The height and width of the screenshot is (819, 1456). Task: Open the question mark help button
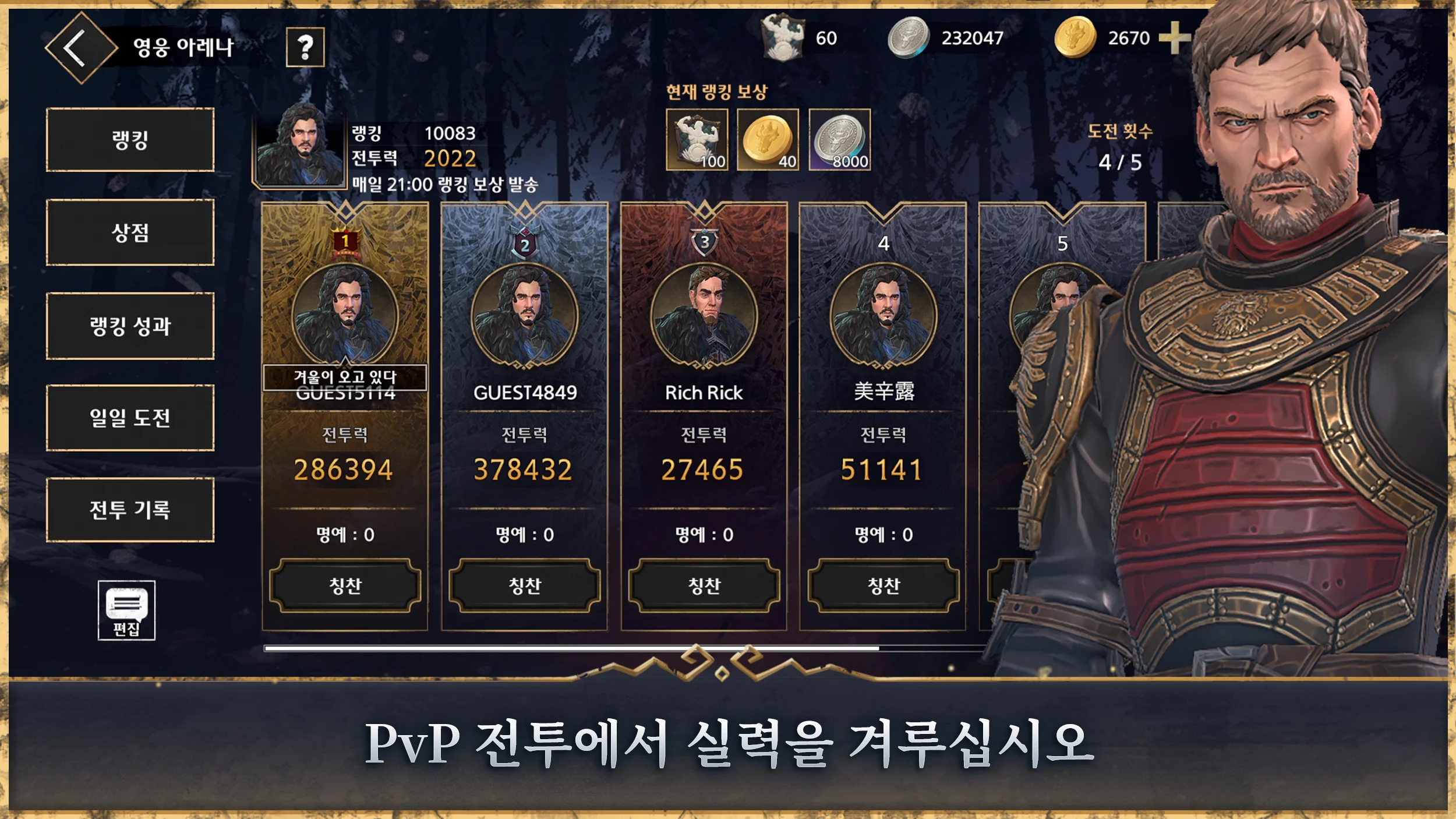tap(305, 47)
